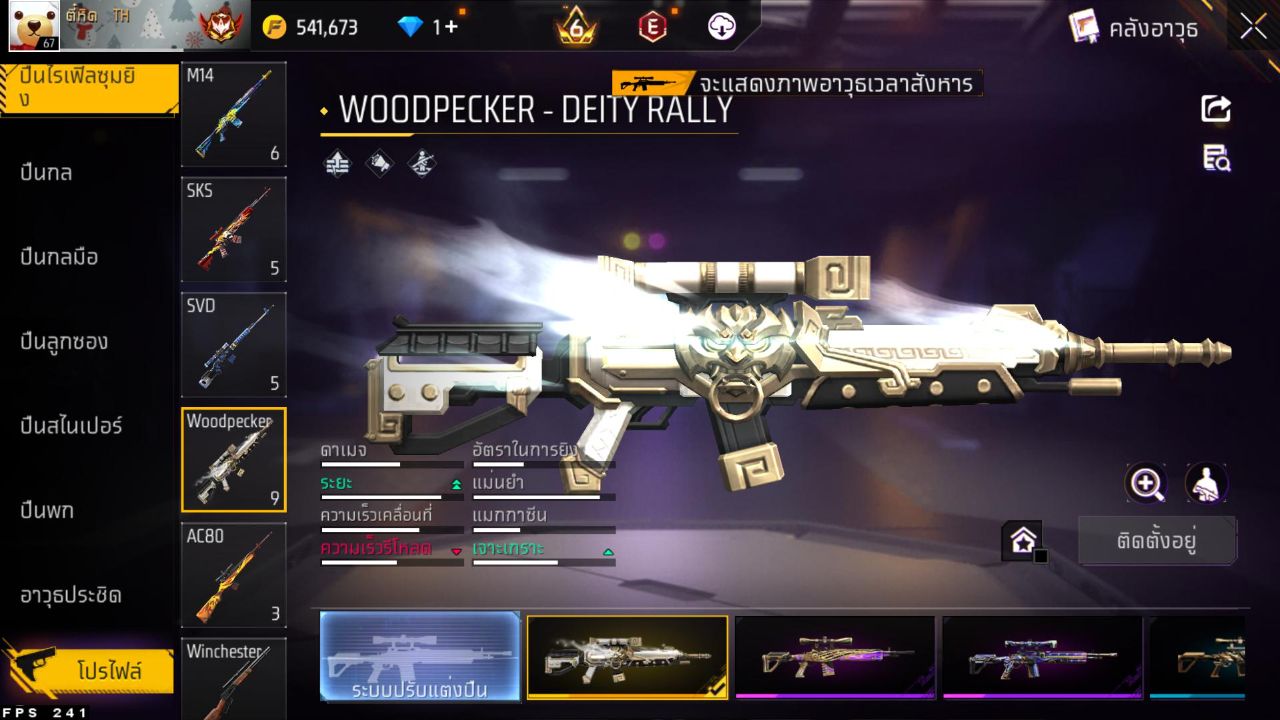The height and width of the screenshot is (720, 1280).
Task: Click the megaphone attribute icon under weapon name
Action: point(378,164)
